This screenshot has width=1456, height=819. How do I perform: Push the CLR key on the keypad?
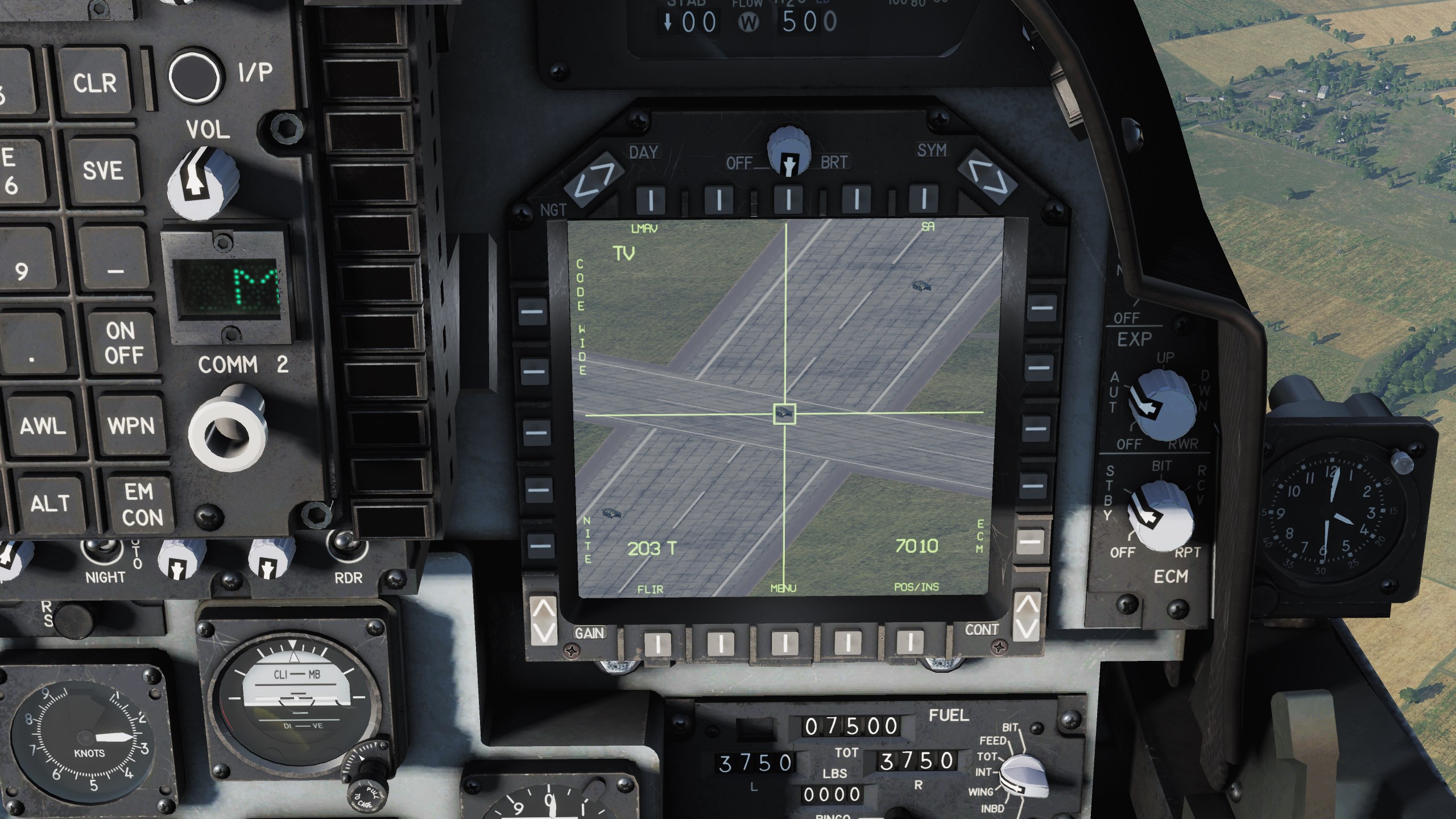(x=95, y=83)
